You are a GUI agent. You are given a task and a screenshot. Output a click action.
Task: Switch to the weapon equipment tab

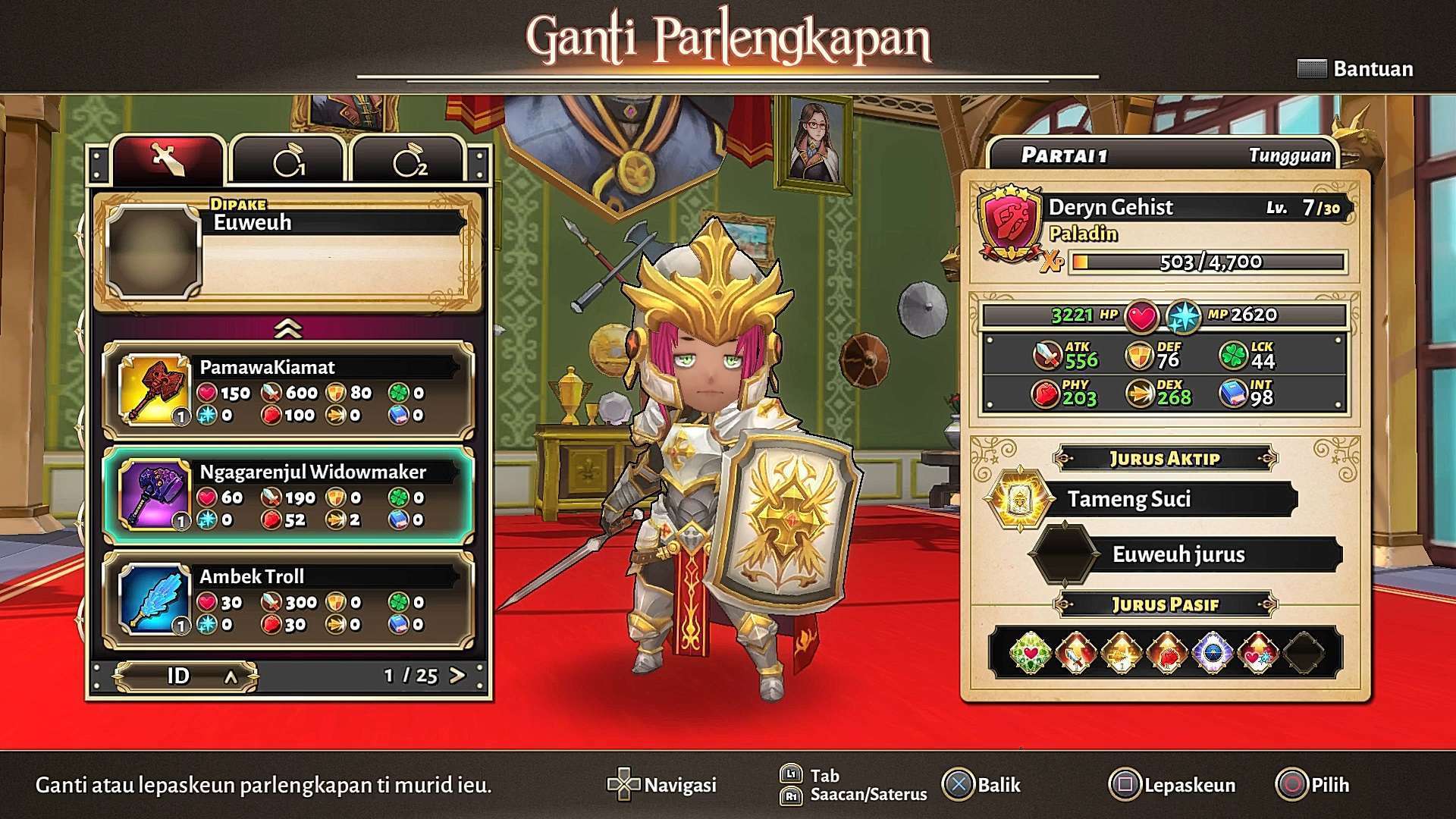168,160
